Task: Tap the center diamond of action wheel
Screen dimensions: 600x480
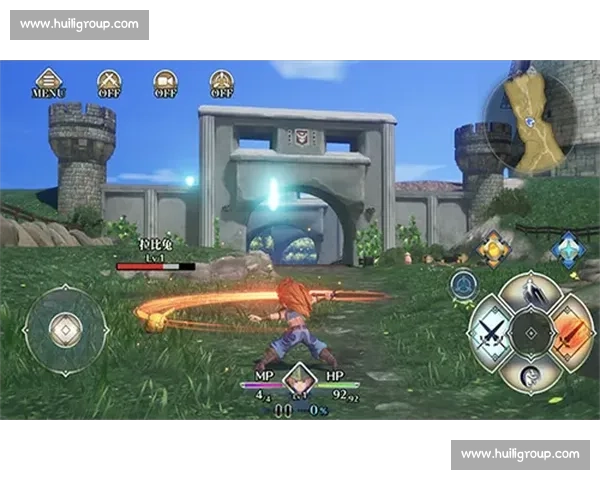Action: point(531,331)
